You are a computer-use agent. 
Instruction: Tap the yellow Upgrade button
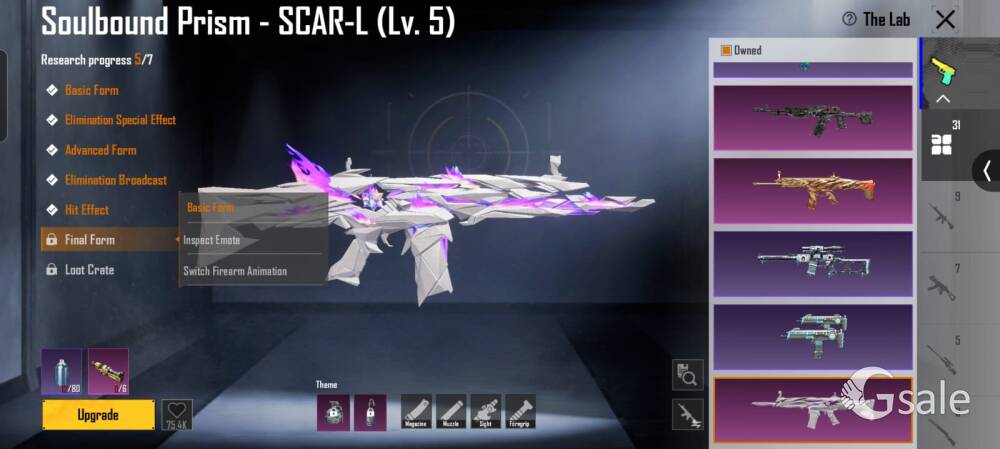[x=98, y=414]
